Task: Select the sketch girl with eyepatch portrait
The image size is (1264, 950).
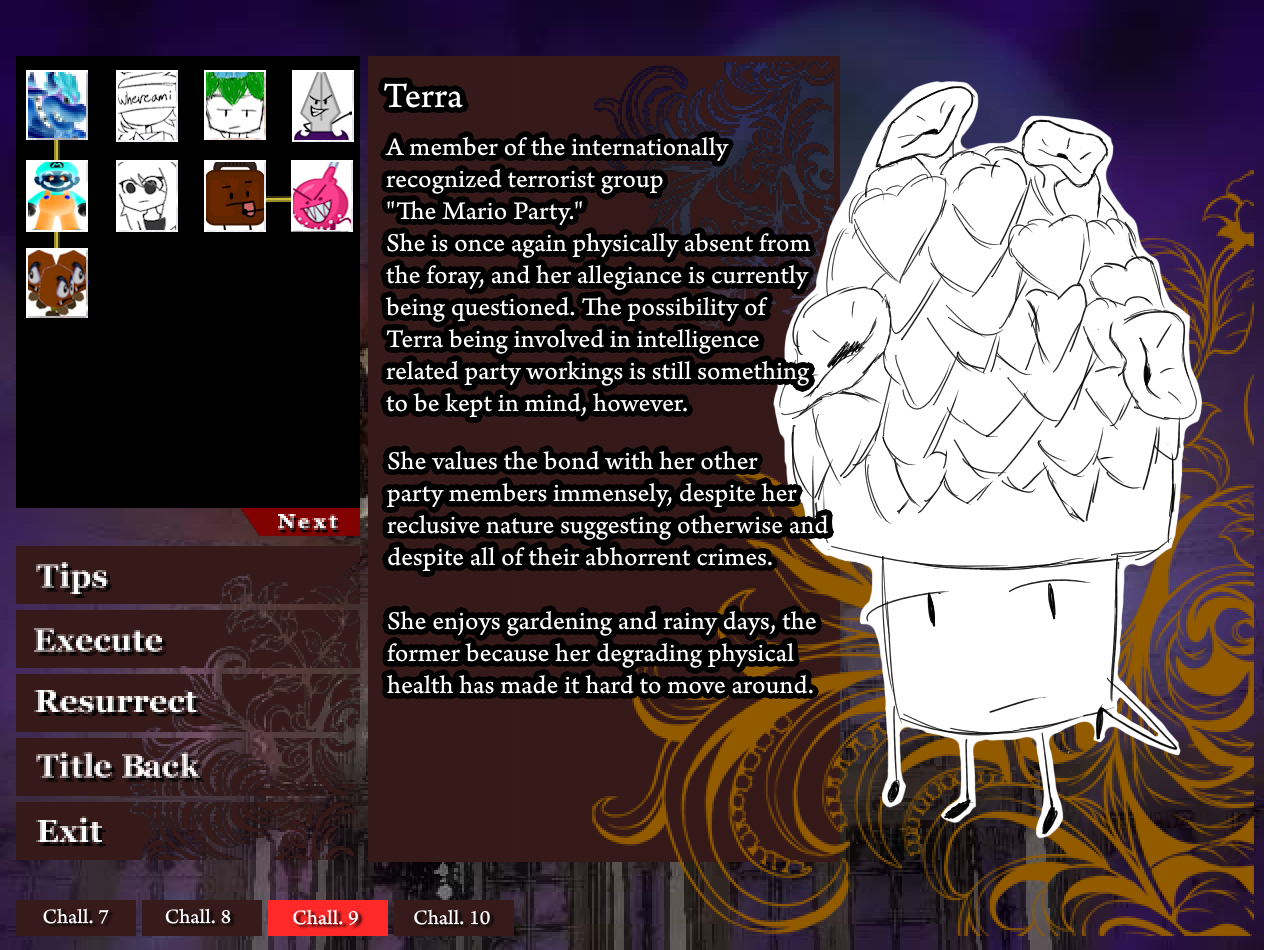Action: [147, 196]
